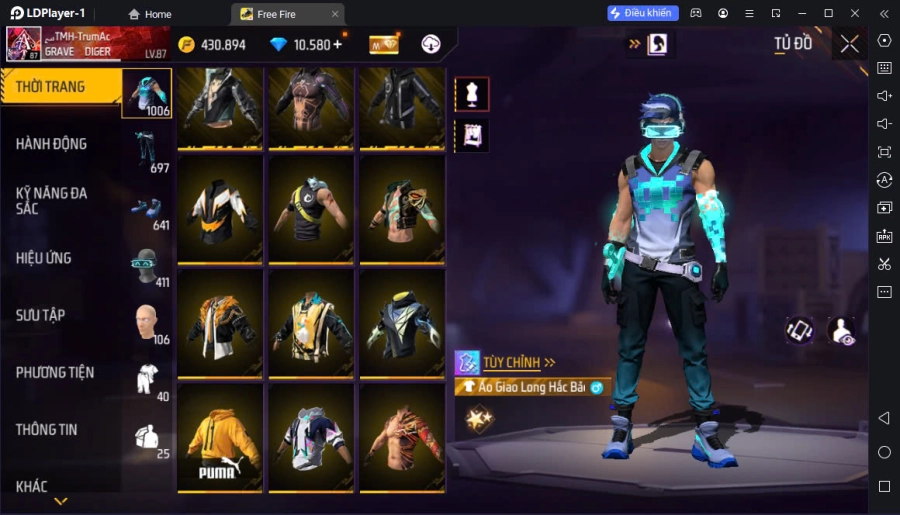Viewport: 900px width, 515px height.
Task: Select the mannequin outfit view icon
Action: click(472, 94)
